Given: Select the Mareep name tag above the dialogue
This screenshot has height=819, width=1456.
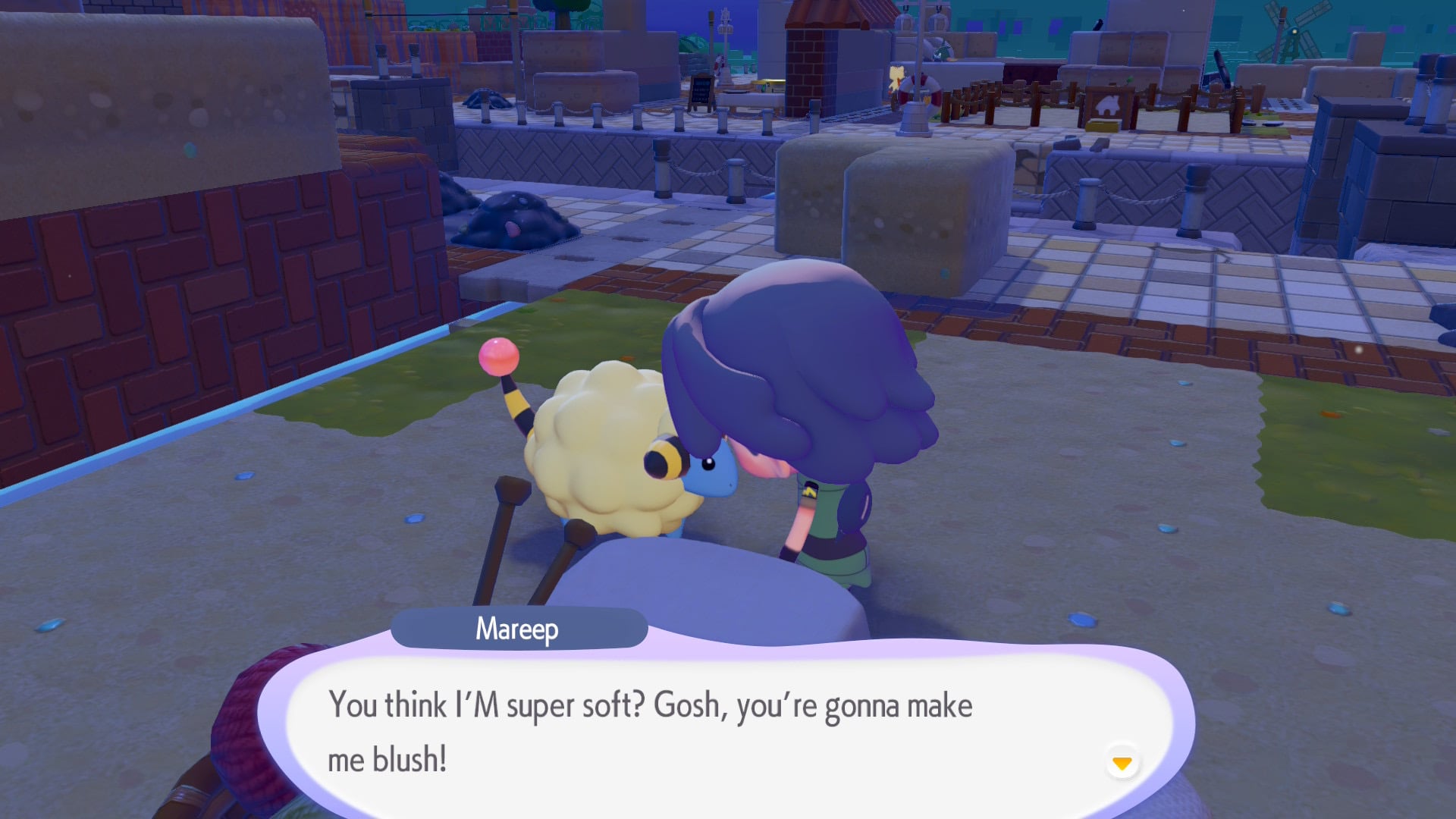Looking at the screenshot, I should coord(518,629).
